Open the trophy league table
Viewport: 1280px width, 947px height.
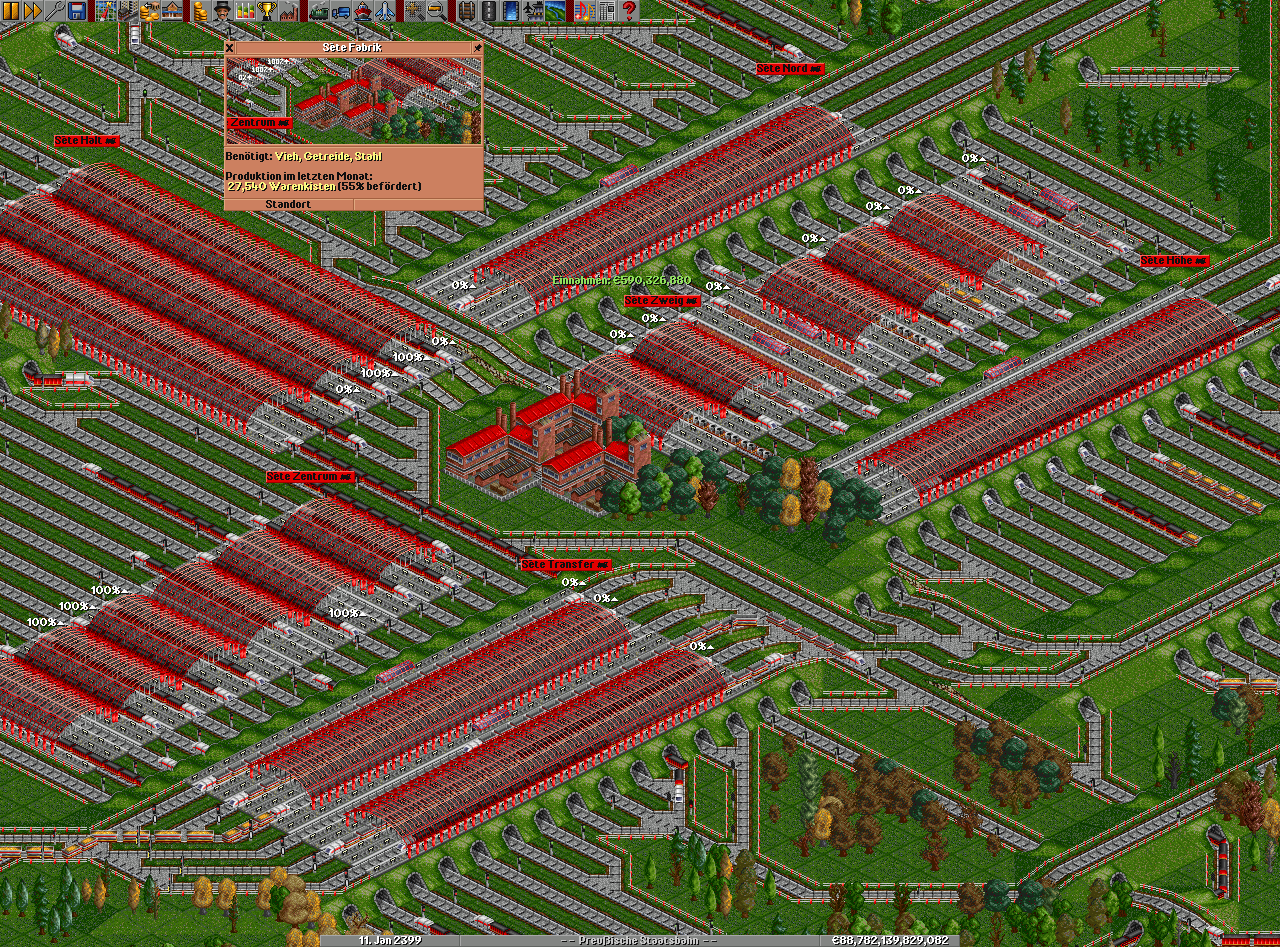tap(266, 11)
